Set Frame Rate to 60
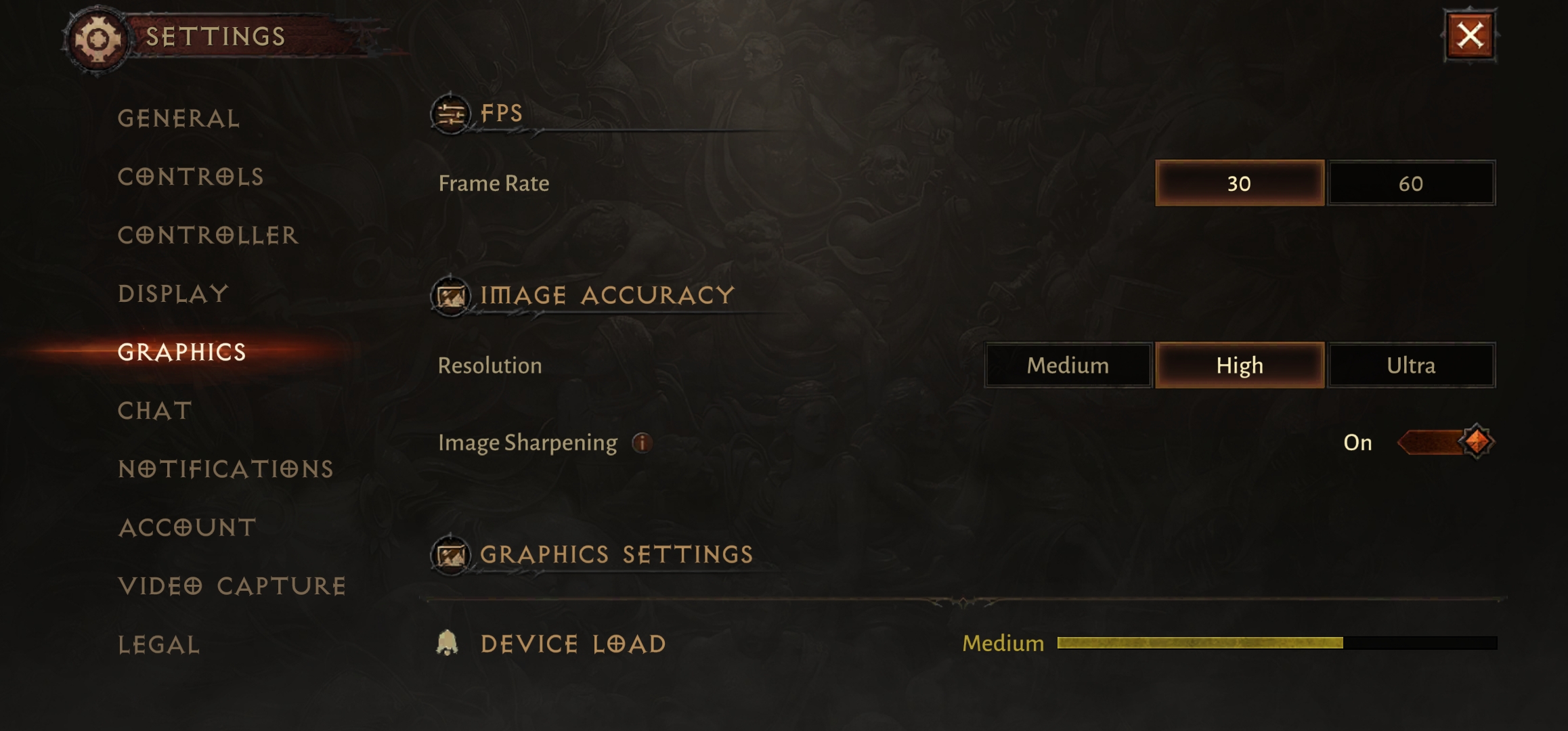 click(x=1411, y=183)
